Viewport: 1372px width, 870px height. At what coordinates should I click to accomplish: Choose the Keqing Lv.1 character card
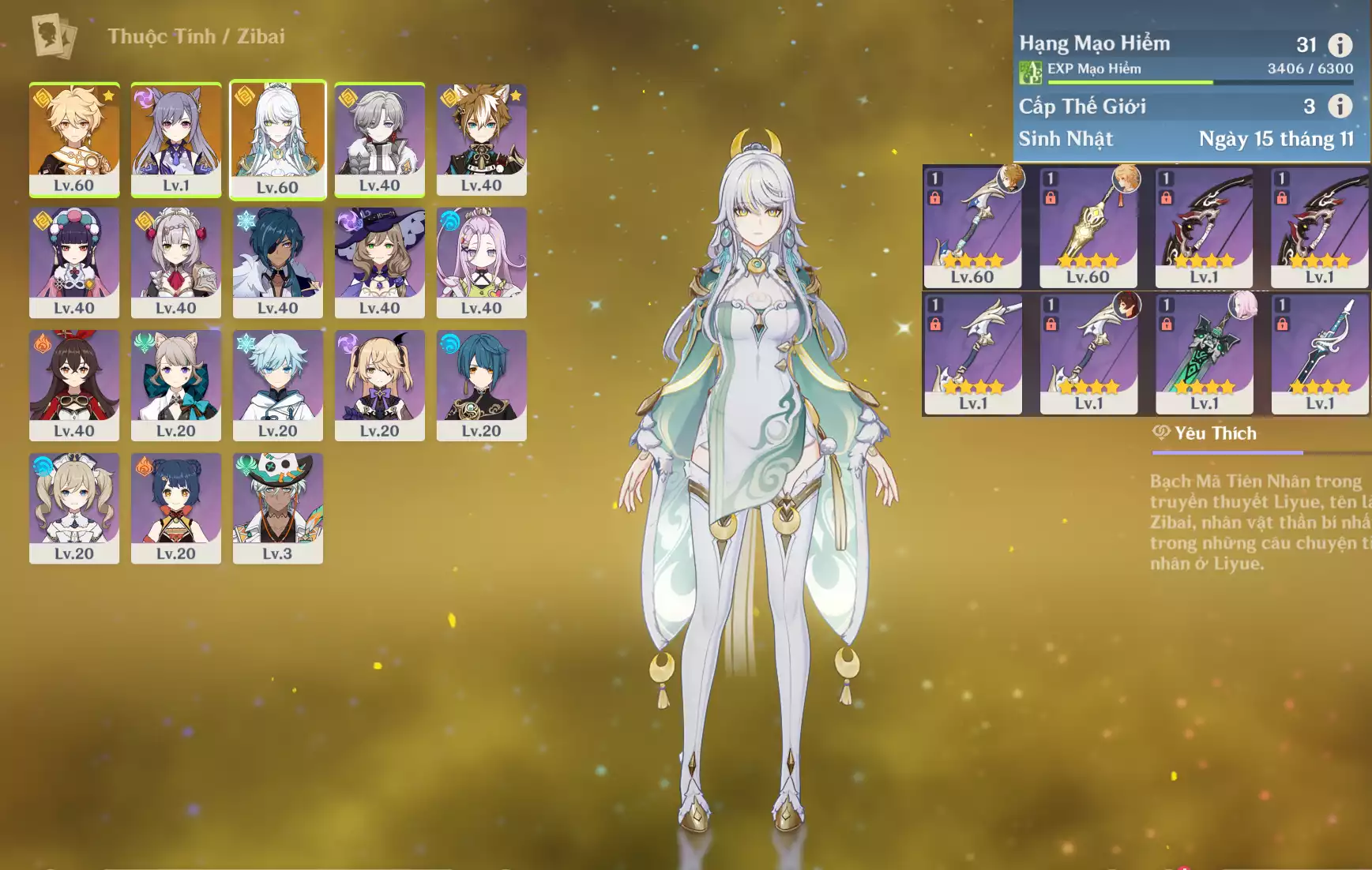pyautogui.click(x=176, y=139)
